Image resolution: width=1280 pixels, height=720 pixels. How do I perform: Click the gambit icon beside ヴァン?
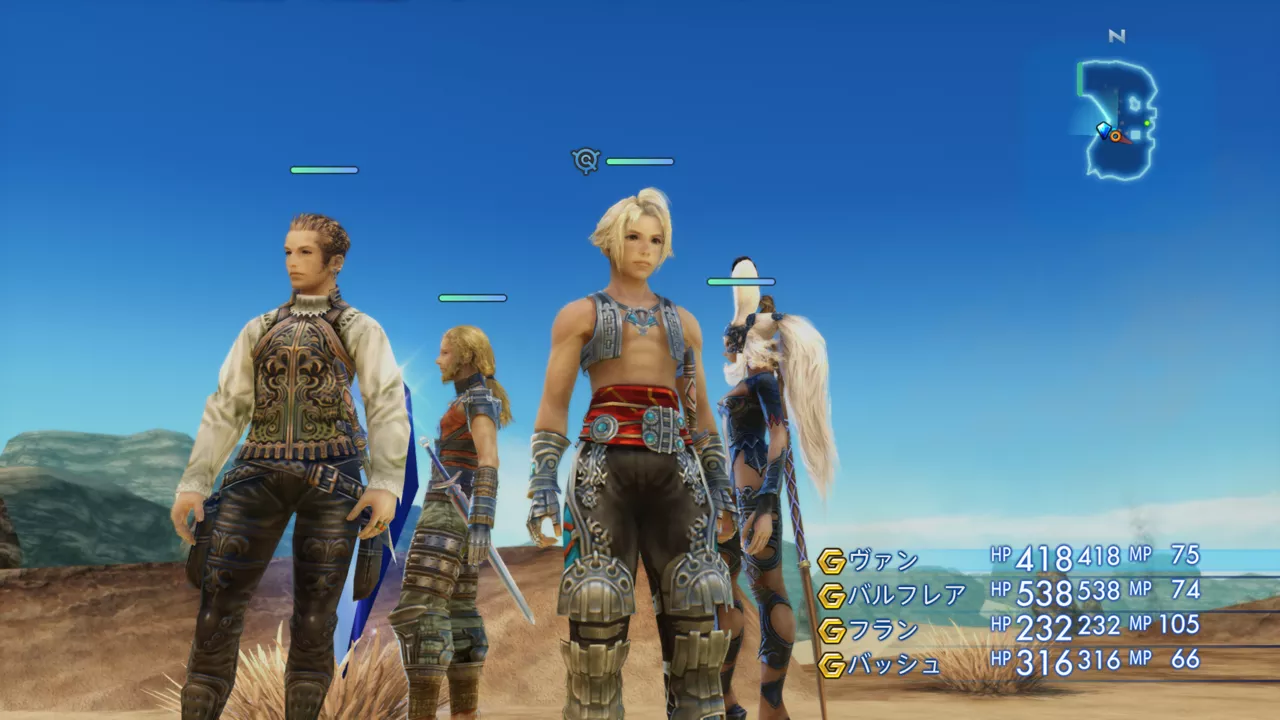pos(831,562)
